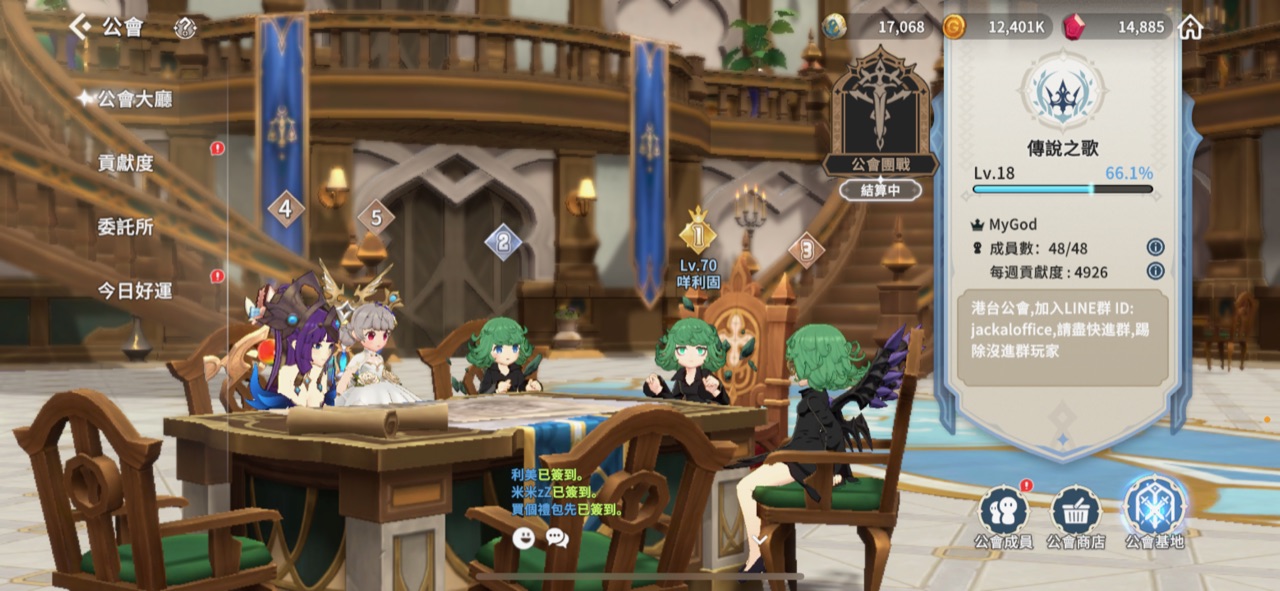Screen dimensions: 1280x591
Task: Open the help icon beside 公會 title
Action: (185, 28)
